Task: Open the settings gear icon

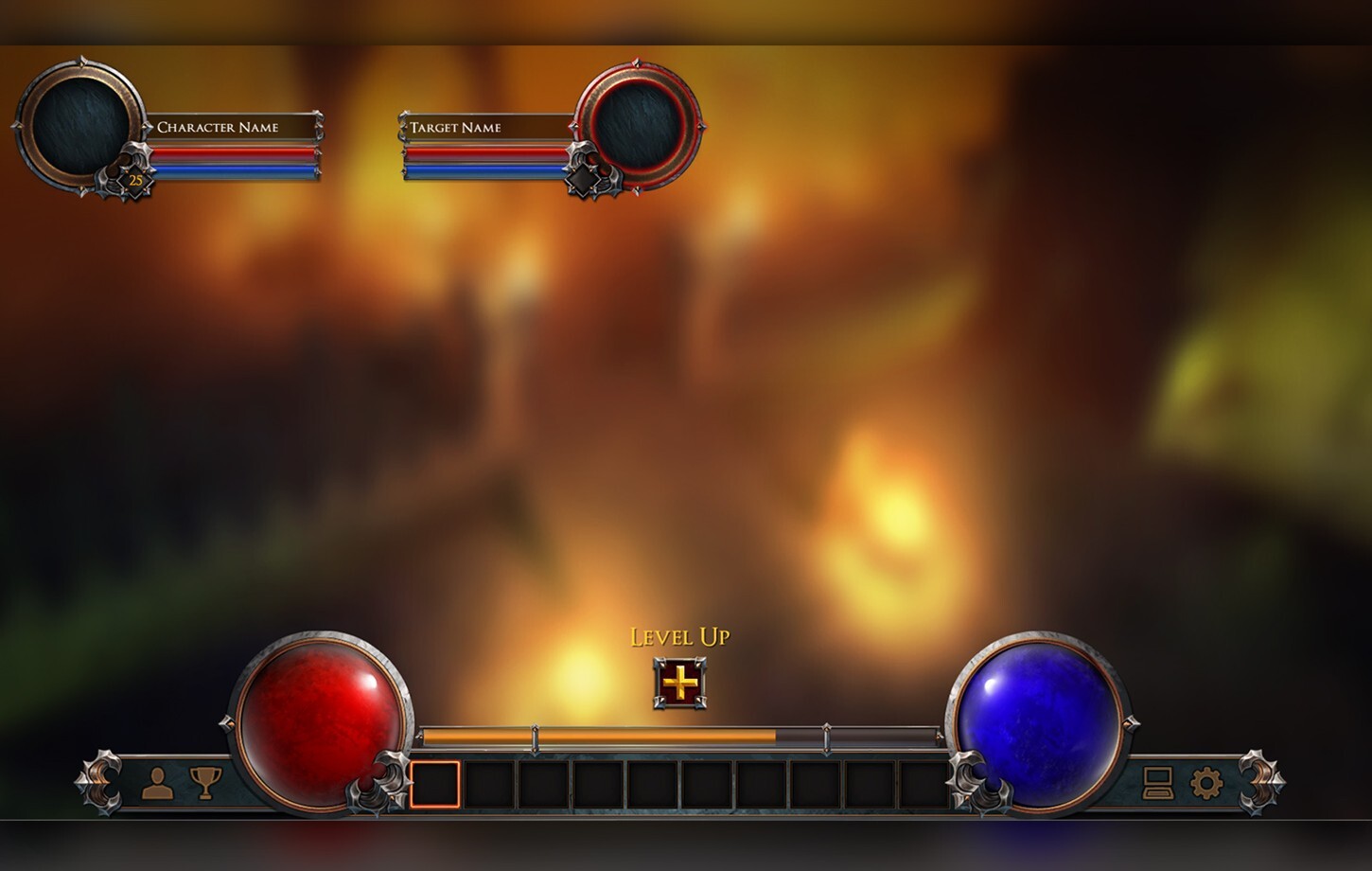Action: click(x=1208, y=784)
